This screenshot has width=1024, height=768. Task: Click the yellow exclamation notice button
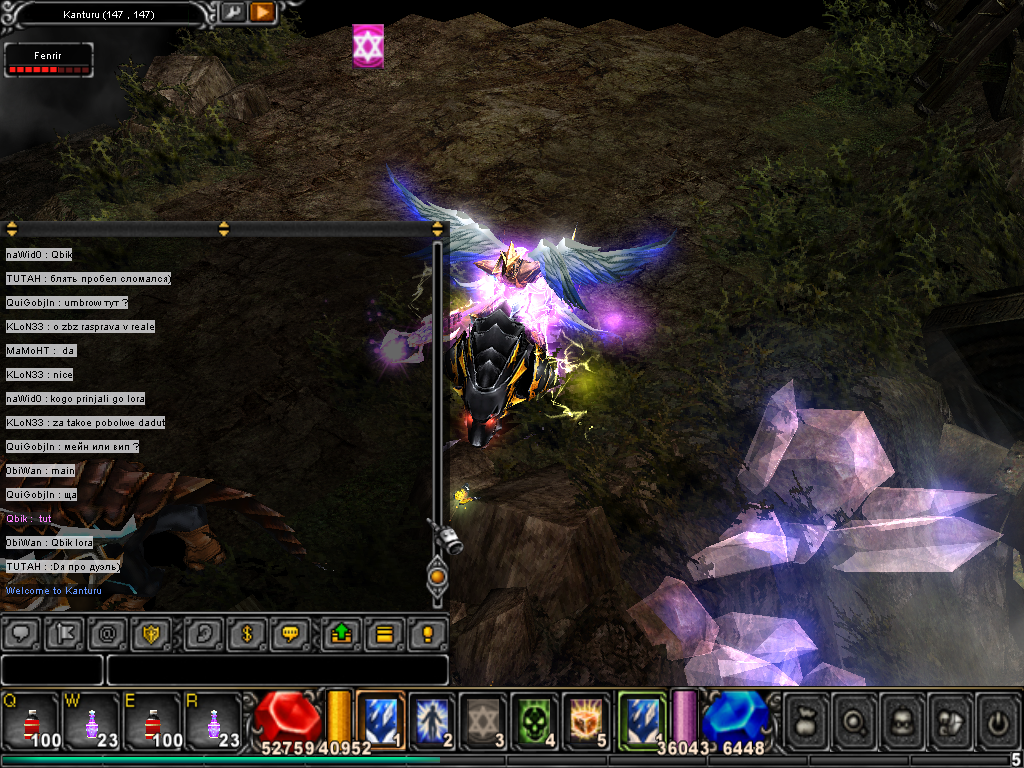[427, 634]
